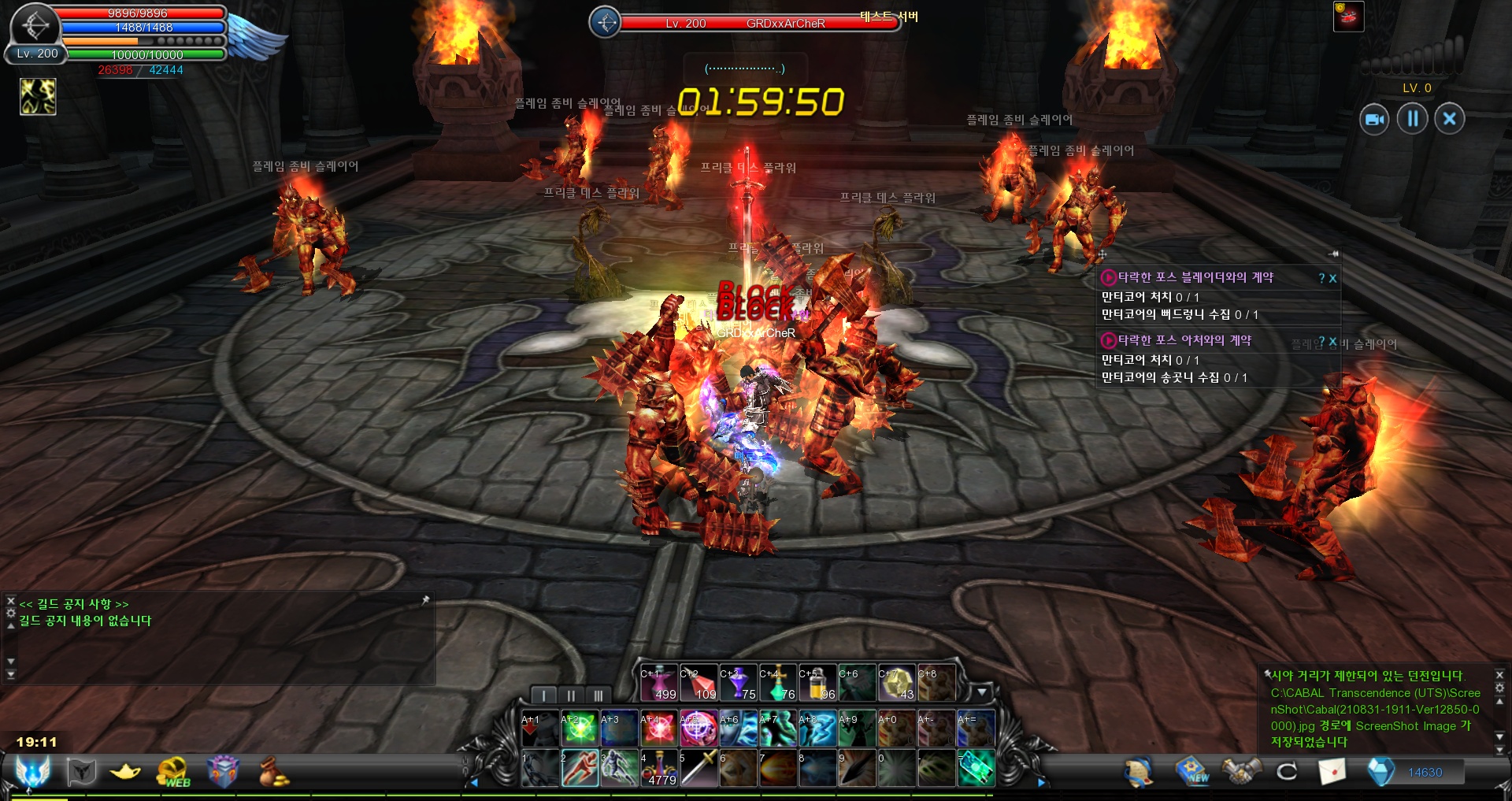Activate the green starburst skill in A+2
The image size is (1512, 801).
point(580,729)
